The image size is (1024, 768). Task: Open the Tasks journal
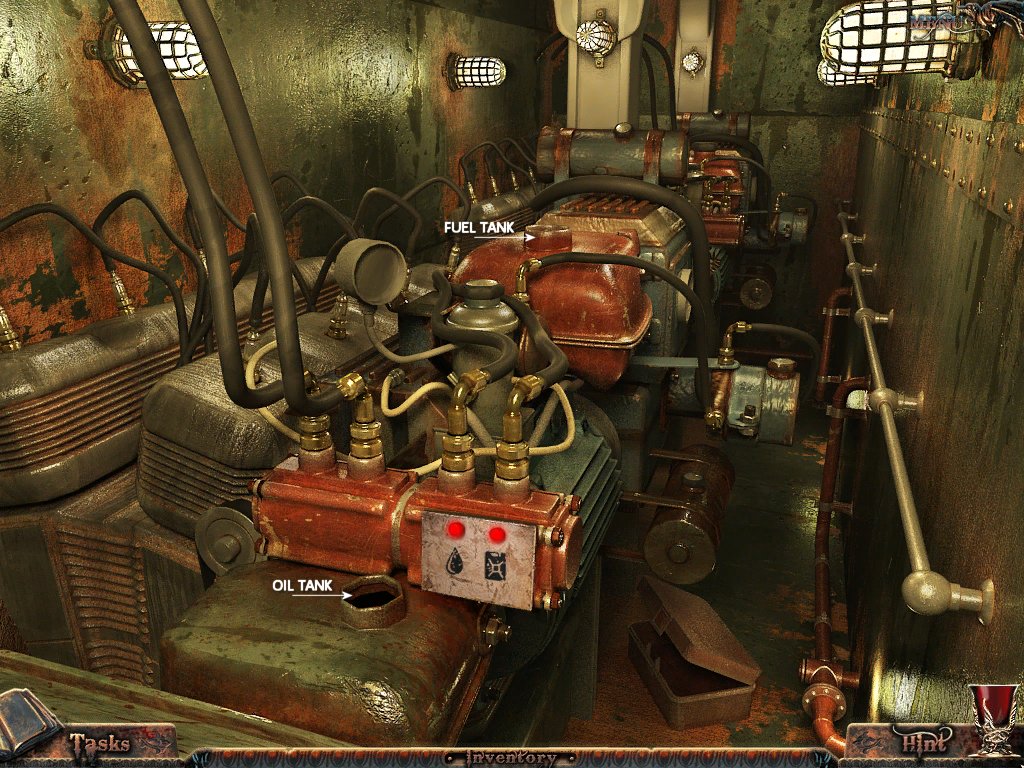pos(99,743)
